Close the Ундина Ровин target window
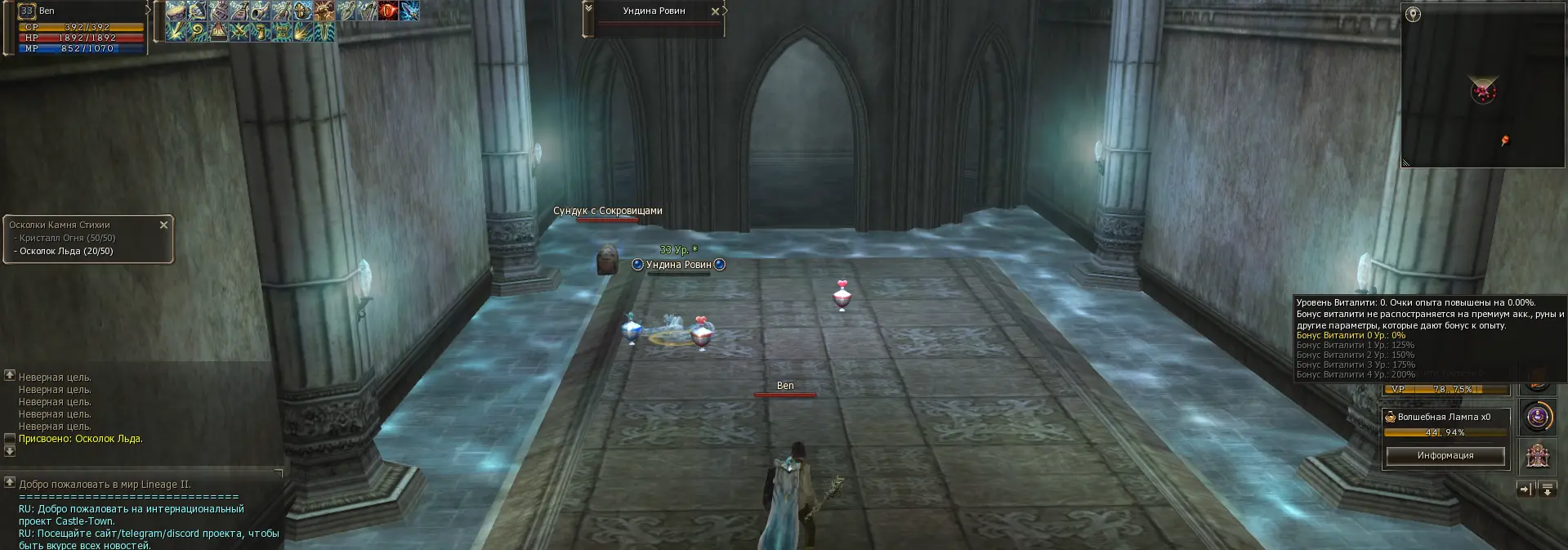The image size is (1568, 550). coord(716,11)
